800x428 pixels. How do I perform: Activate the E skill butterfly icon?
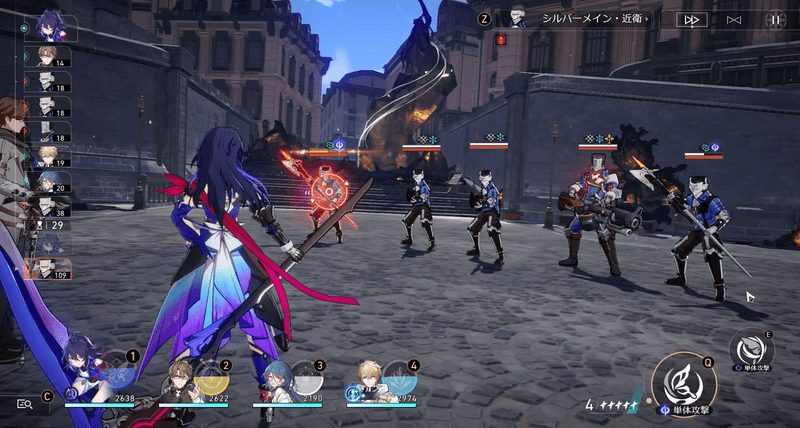[x=751, y=348]
